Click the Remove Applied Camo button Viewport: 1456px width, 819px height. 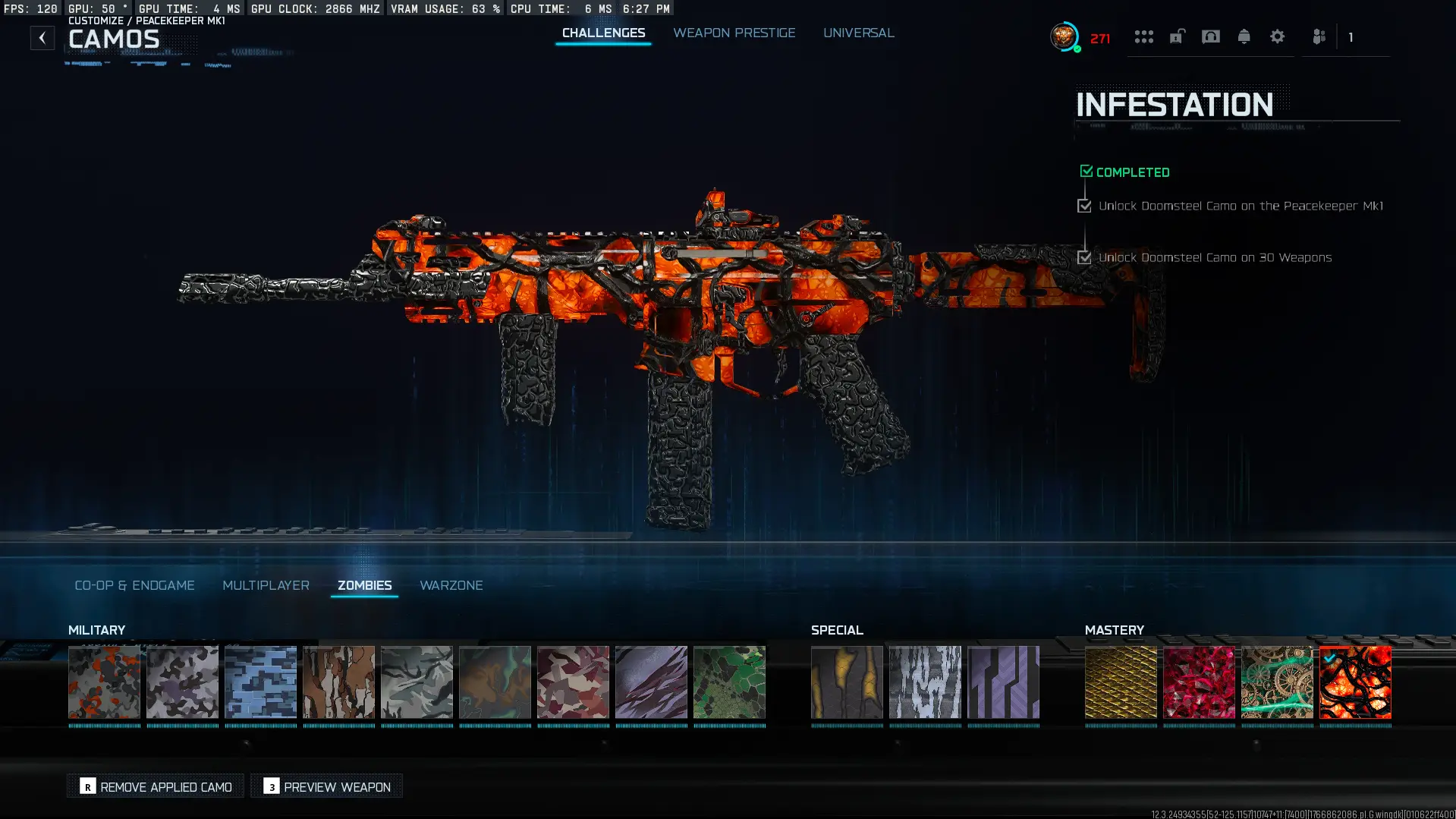coord(155,786)
